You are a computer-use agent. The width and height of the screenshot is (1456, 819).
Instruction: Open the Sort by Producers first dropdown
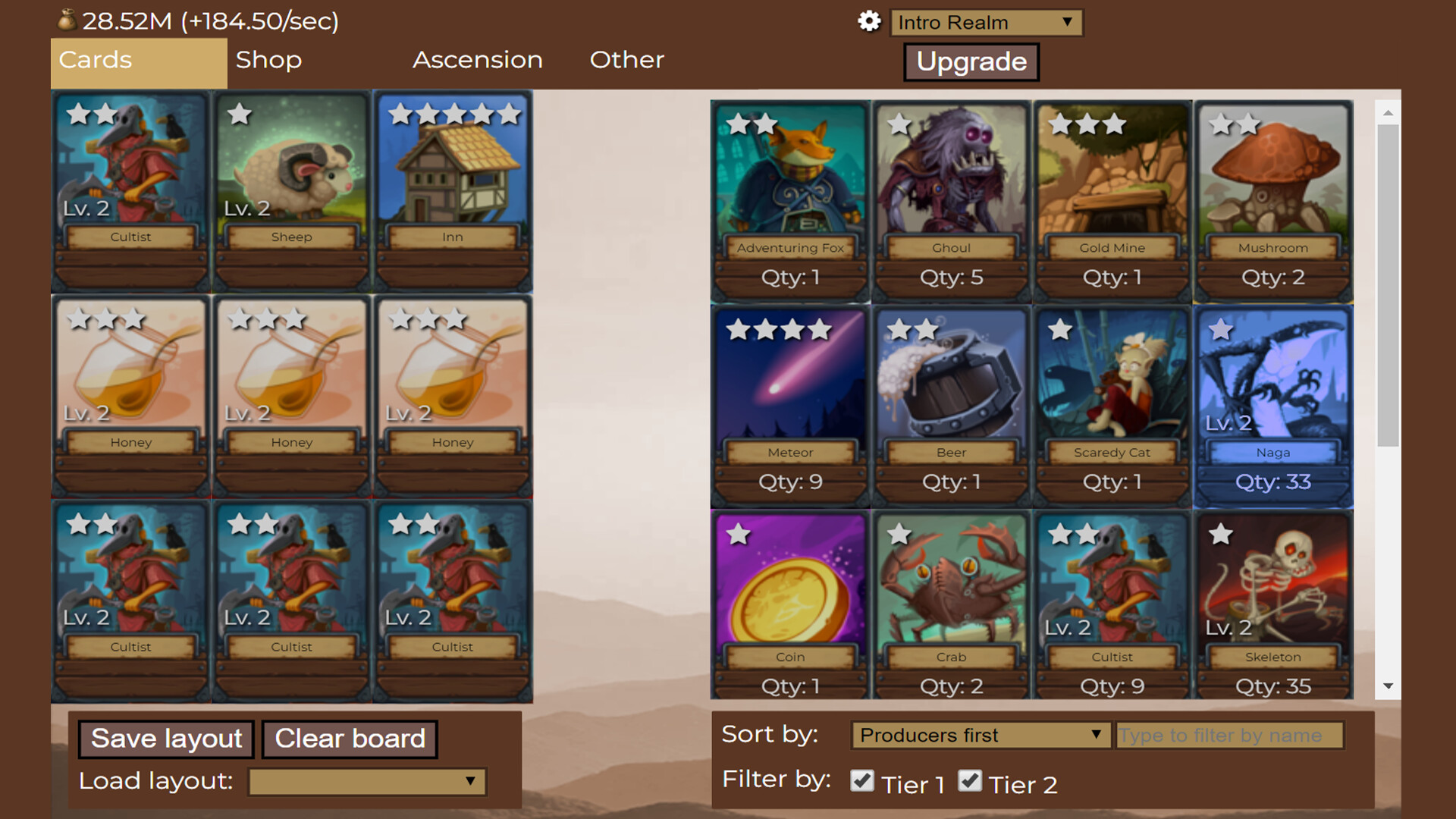pyautogui.click(x=980, y=735)
